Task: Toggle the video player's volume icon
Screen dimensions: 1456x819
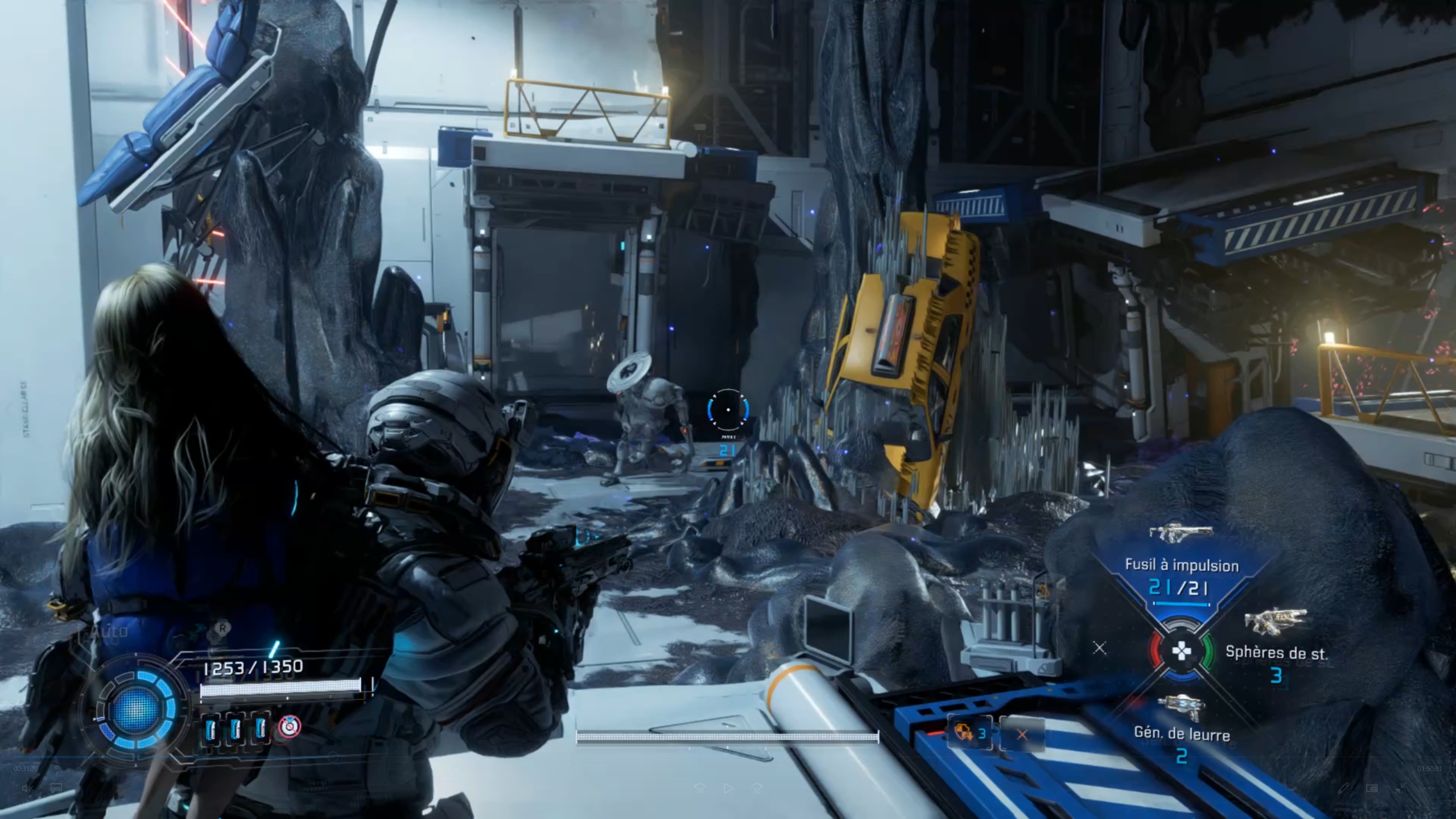Action: click(x=26, y=788)
